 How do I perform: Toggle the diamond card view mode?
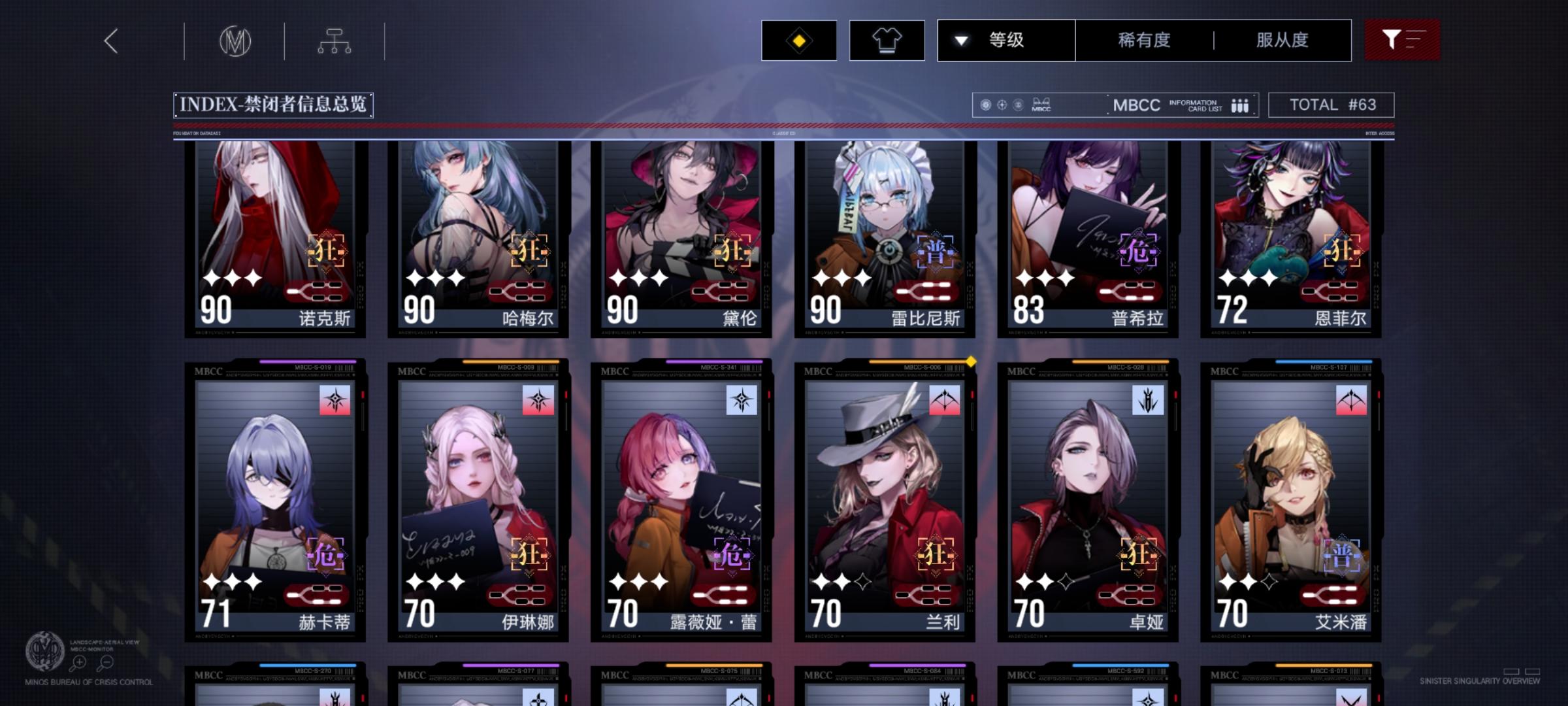click(x=798, y=40)
